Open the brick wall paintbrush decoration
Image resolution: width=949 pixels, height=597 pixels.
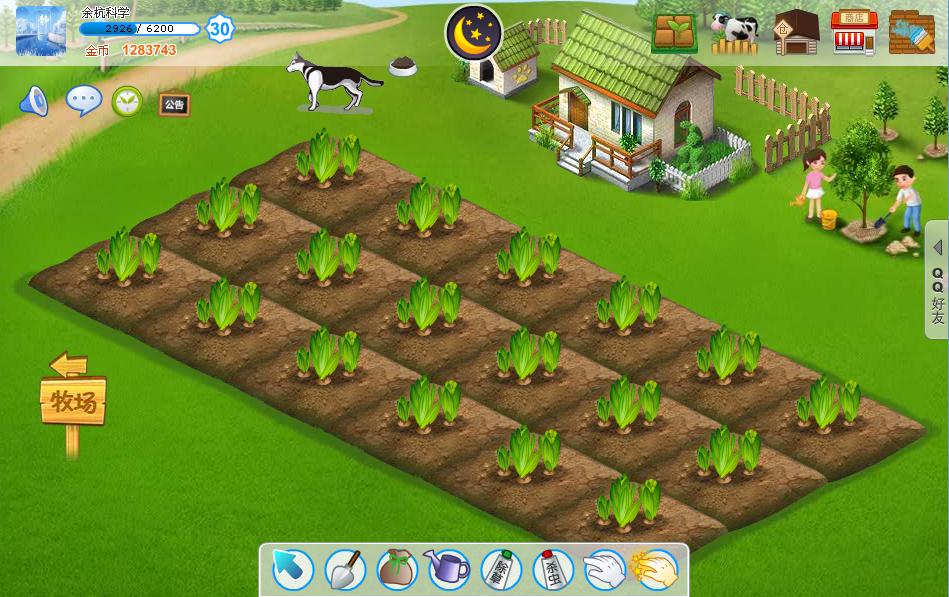(x=911, y=33)
